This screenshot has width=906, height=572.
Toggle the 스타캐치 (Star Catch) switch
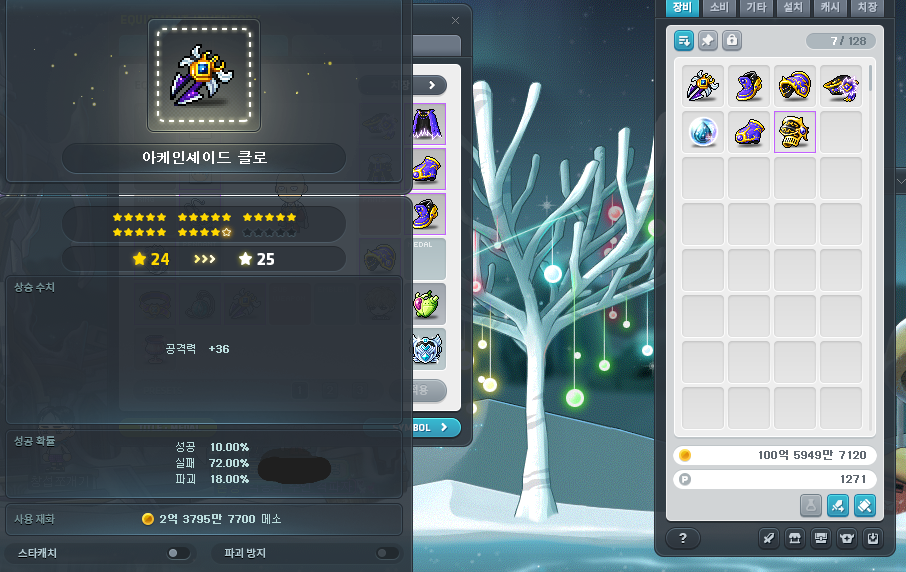click(177, 553)
